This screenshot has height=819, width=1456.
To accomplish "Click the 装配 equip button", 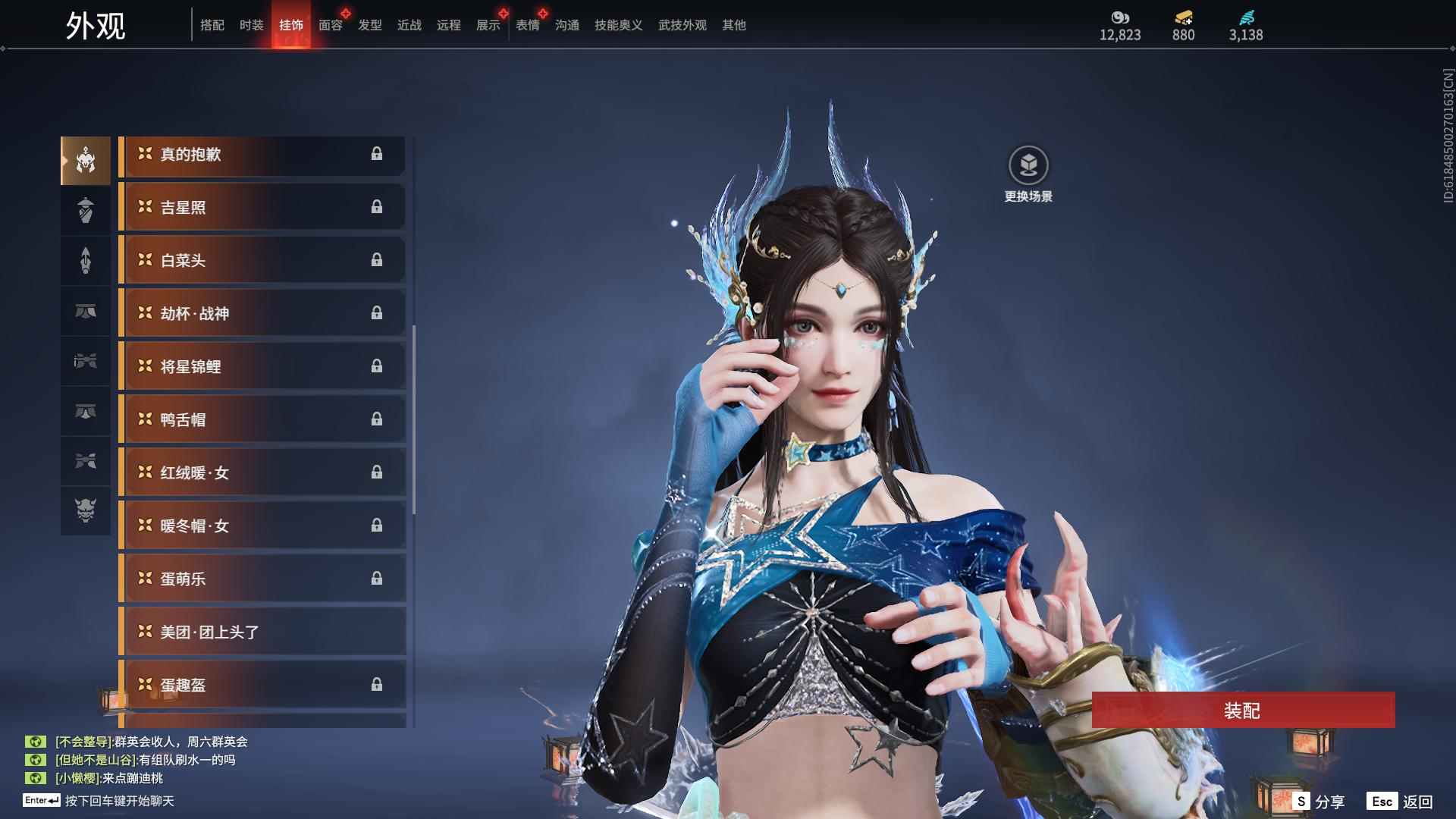I will coord(1243,710).
